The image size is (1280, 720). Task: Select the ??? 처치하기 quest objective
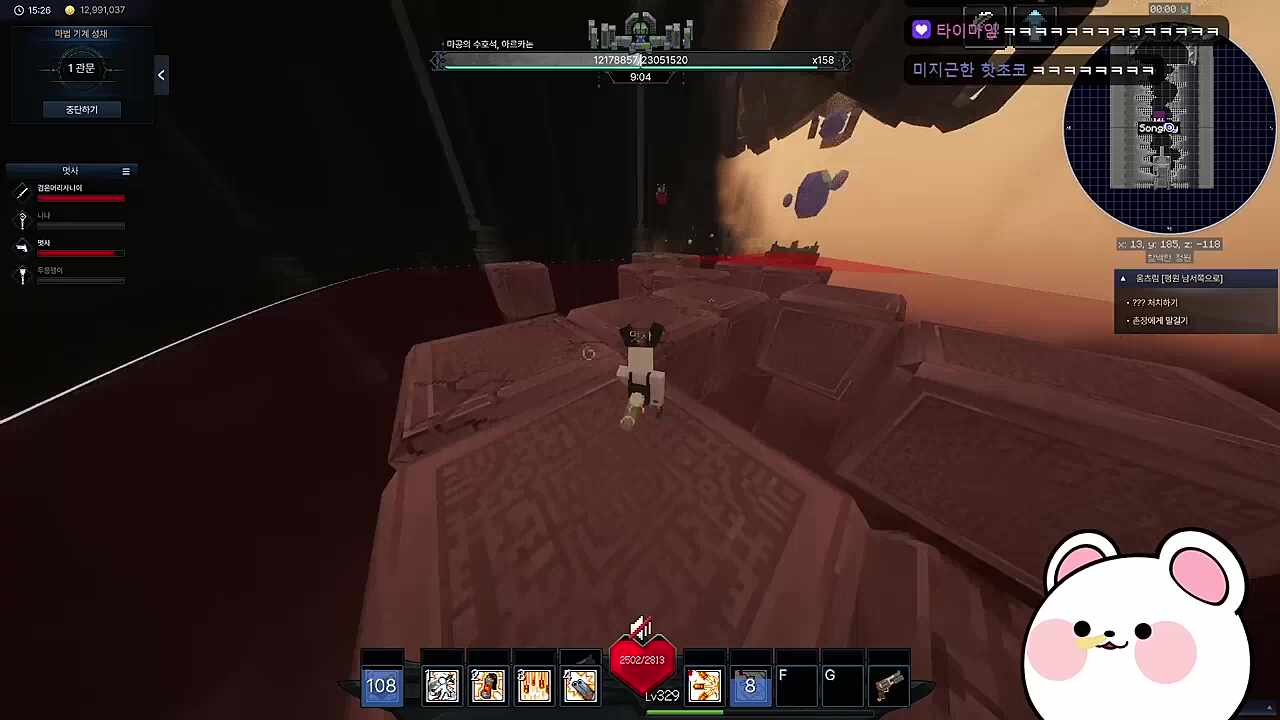(x=1155, y=303)
